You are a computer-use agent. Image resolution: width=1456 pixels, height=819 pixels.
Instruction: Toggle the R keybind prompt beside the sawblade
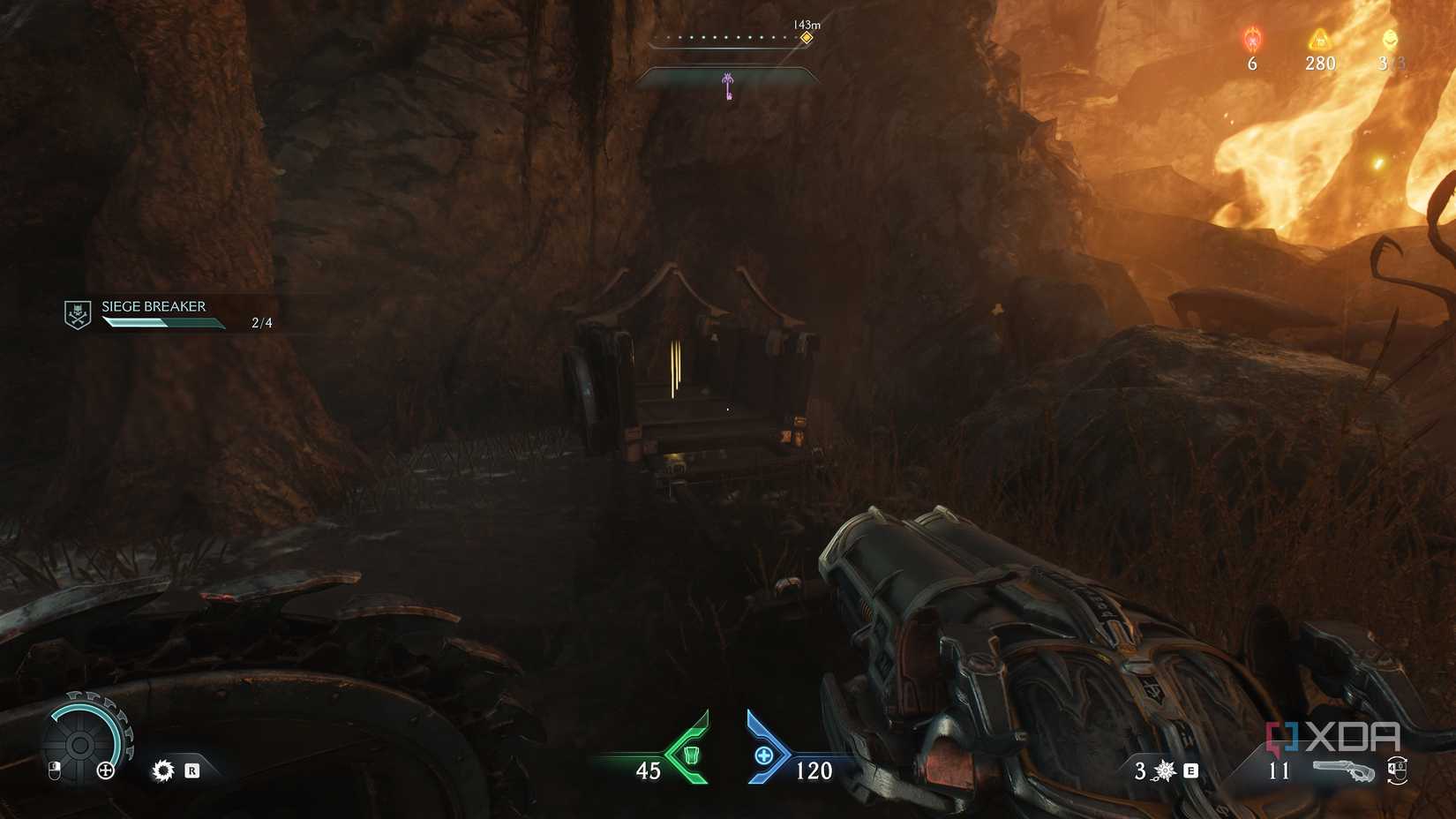[x=193, y=770]
